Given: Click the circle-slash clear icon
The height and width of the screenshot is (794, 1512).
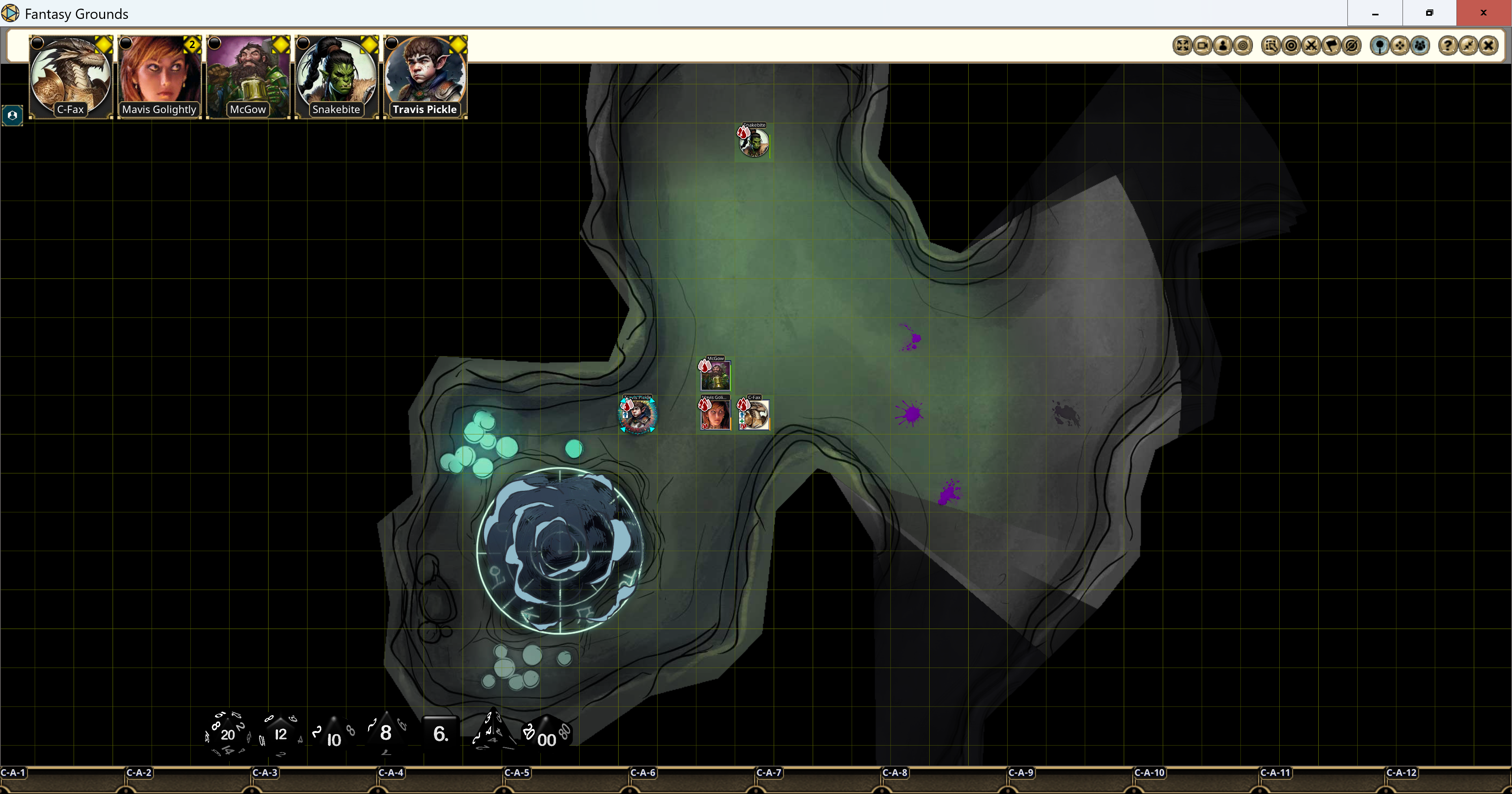Looking at the screenshot, I should 1351,45.
